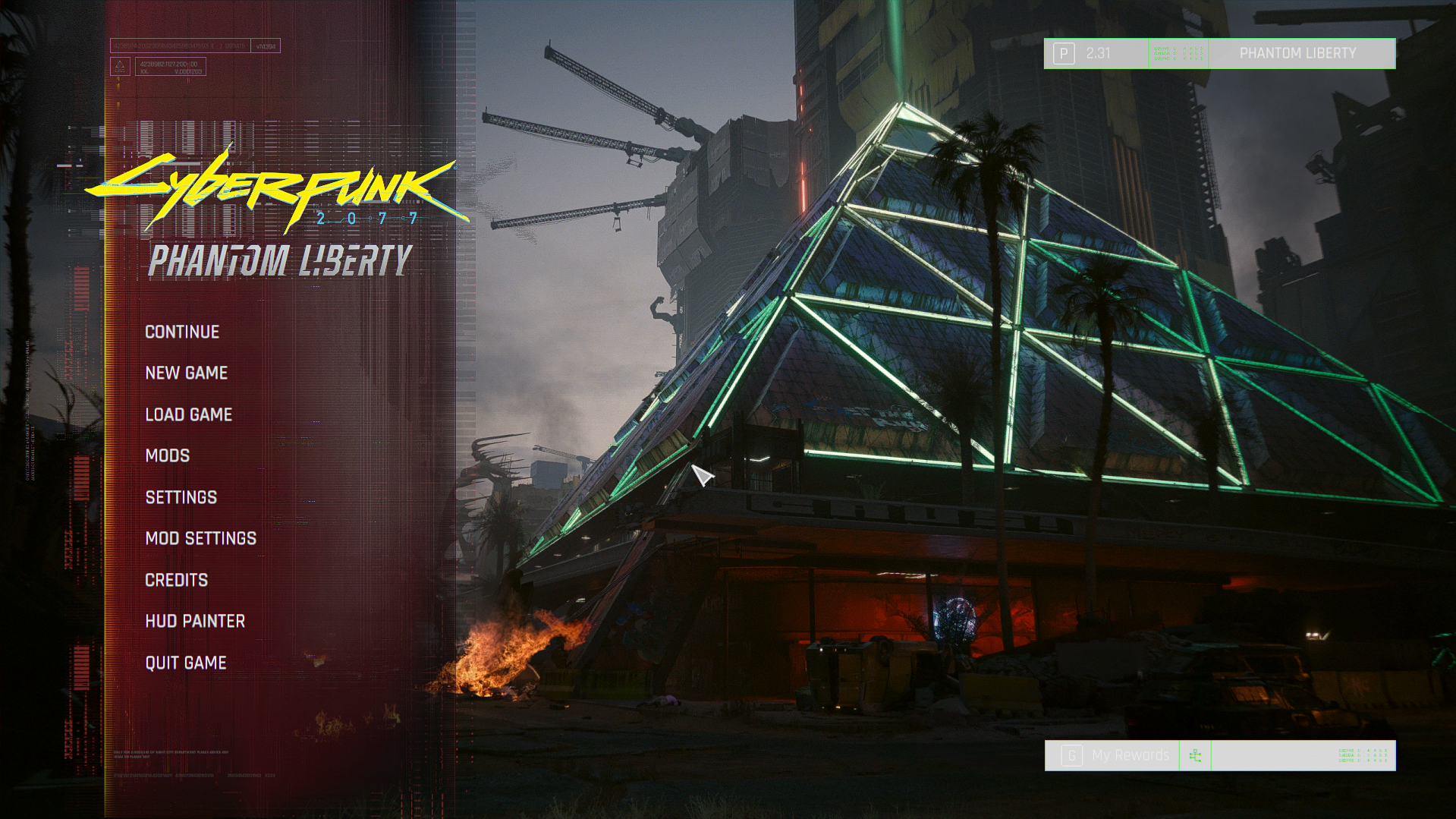Image resolution: width=1456 pixels, height=819 pixels.
Task: Launch the HUD Painter option
Action: [x=195, y=622]
